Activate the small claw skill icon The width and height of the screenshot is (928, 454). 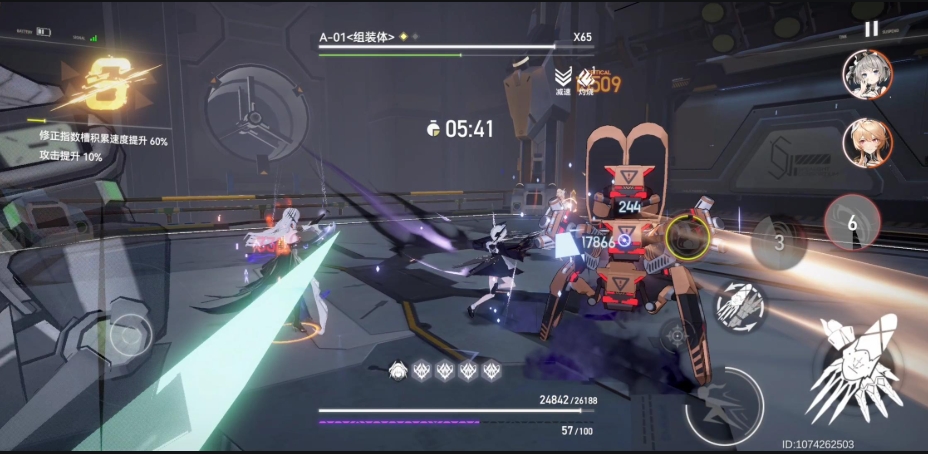tap(741, 306)
